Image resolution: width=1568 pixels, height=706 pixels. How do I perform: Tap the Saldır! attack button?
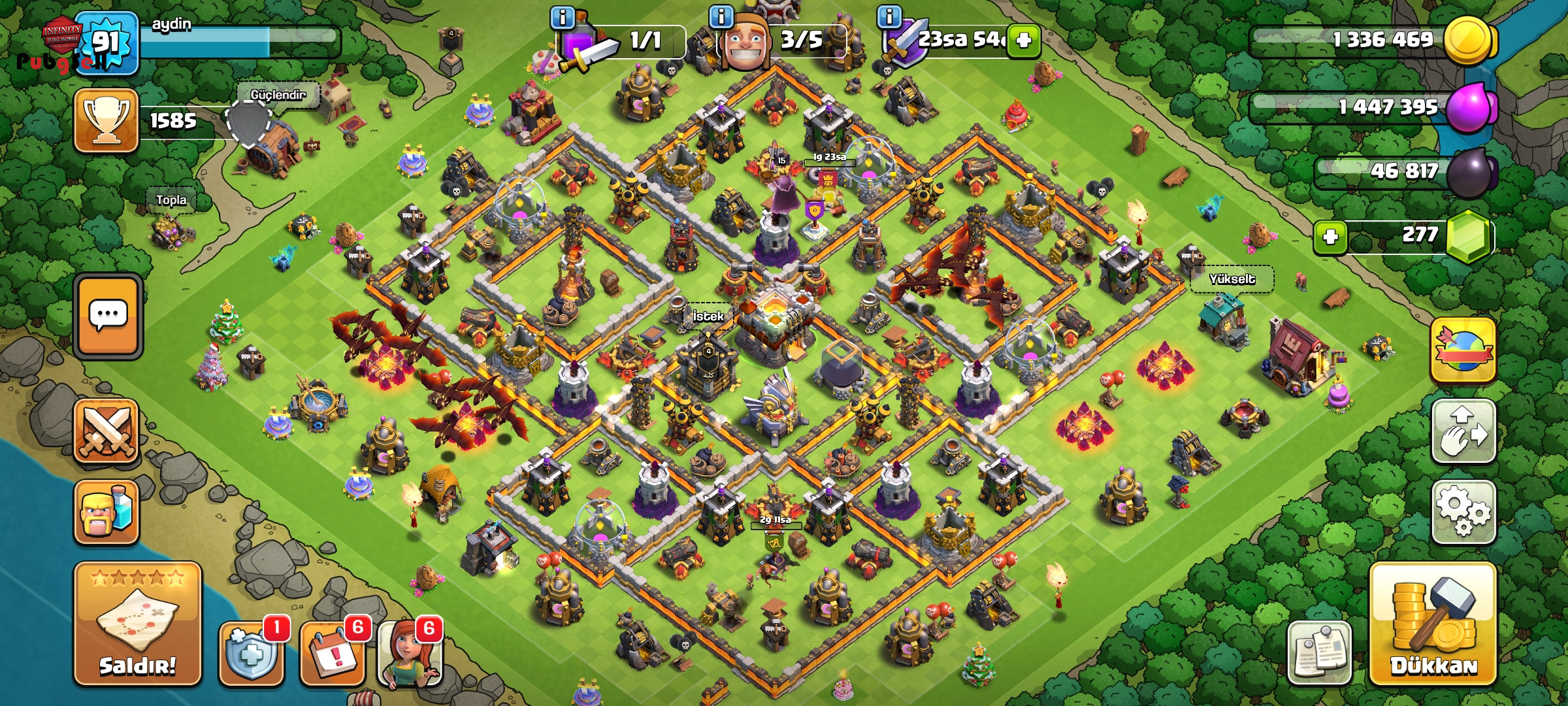137,624
